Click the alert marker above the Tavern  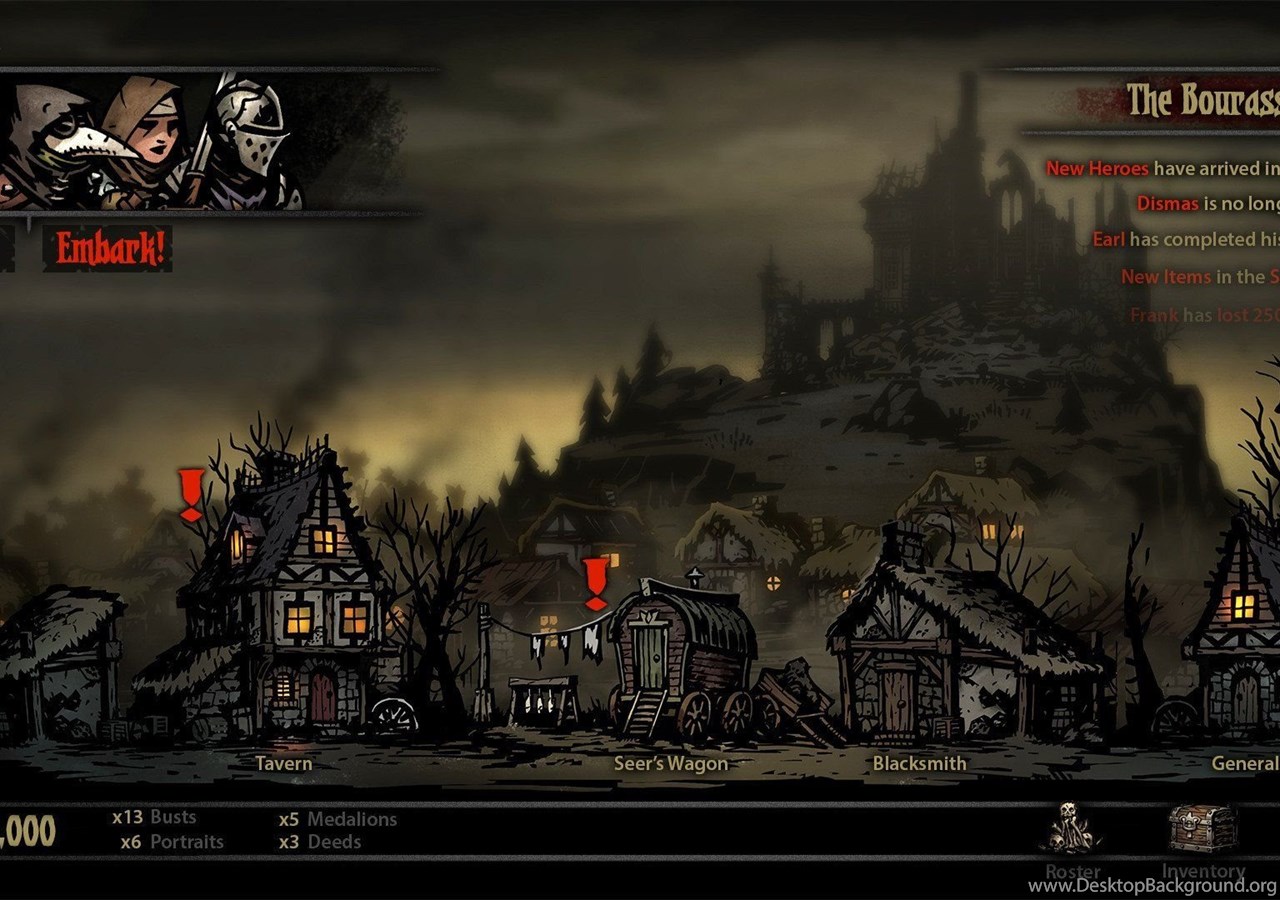coord(191,495)
